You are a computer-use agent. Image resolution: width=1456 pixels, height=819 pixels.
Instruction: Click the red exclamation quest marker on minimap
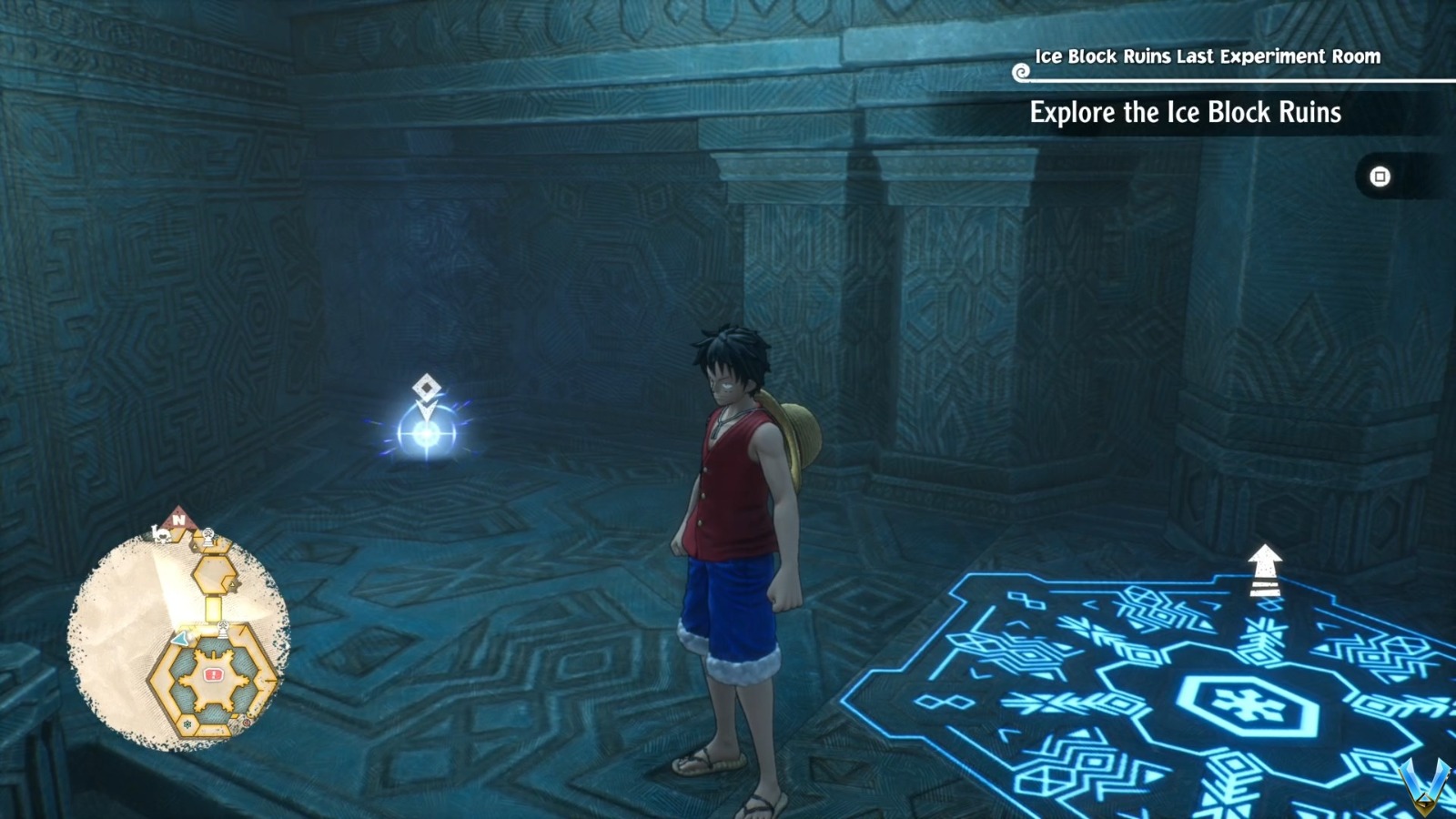[213, 673]
